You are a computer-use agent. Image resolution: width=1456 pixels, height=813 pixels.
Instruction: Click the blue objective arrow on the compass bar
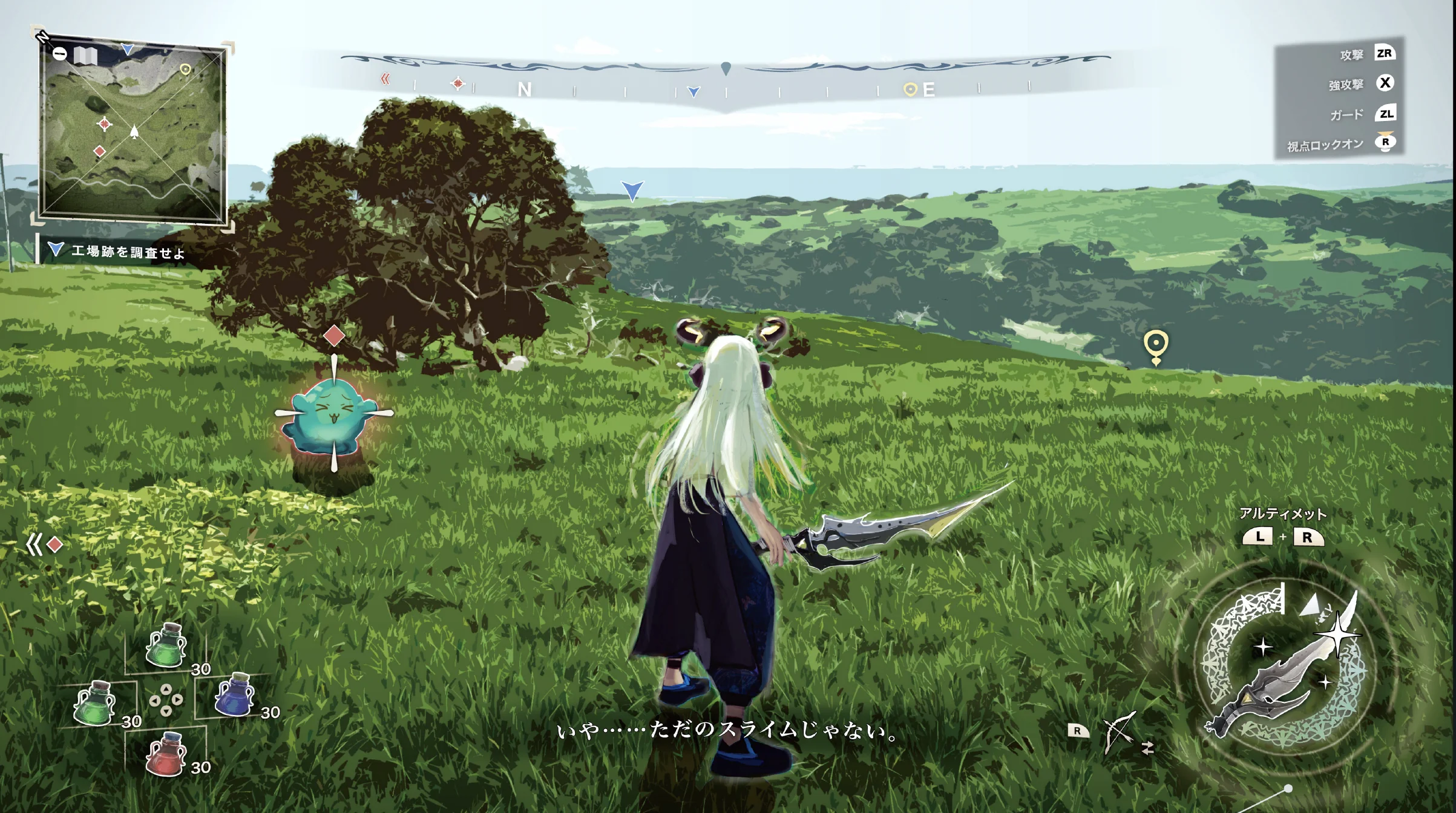coord(694,92)
